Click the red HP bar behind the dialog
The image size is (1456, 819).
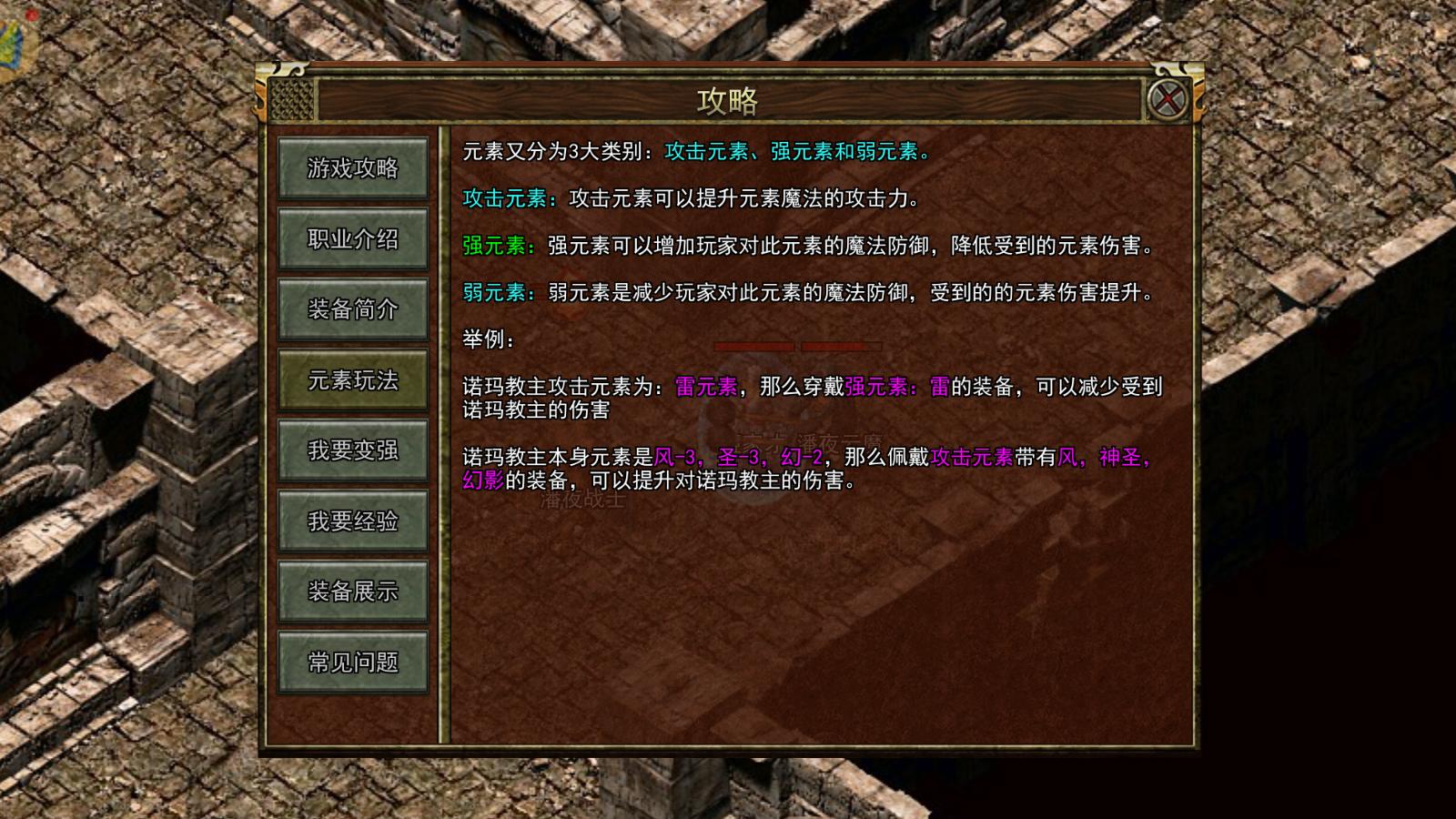[x=753, y=347]
